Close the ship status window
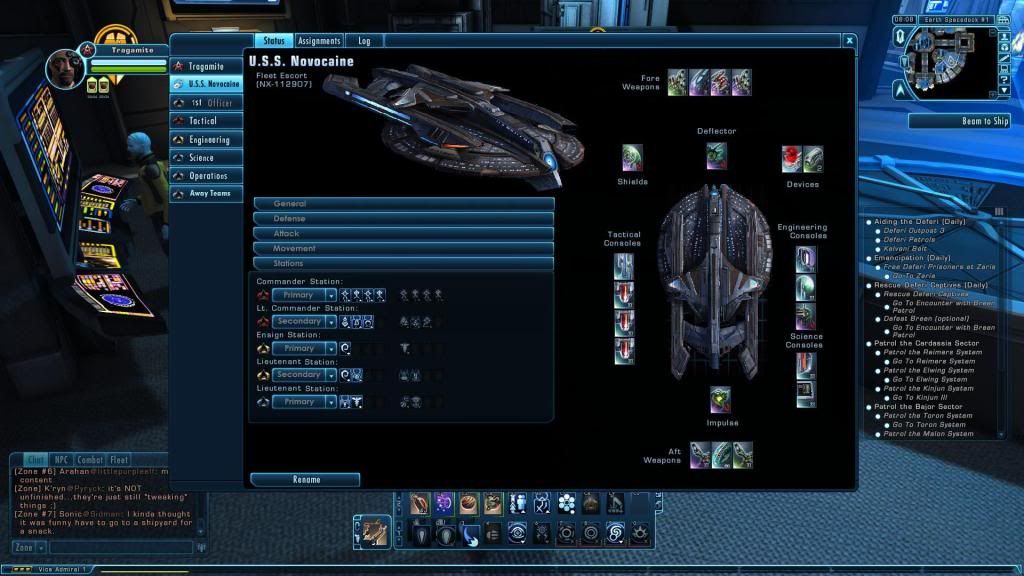1024x576 pixels. pos(849,41)
